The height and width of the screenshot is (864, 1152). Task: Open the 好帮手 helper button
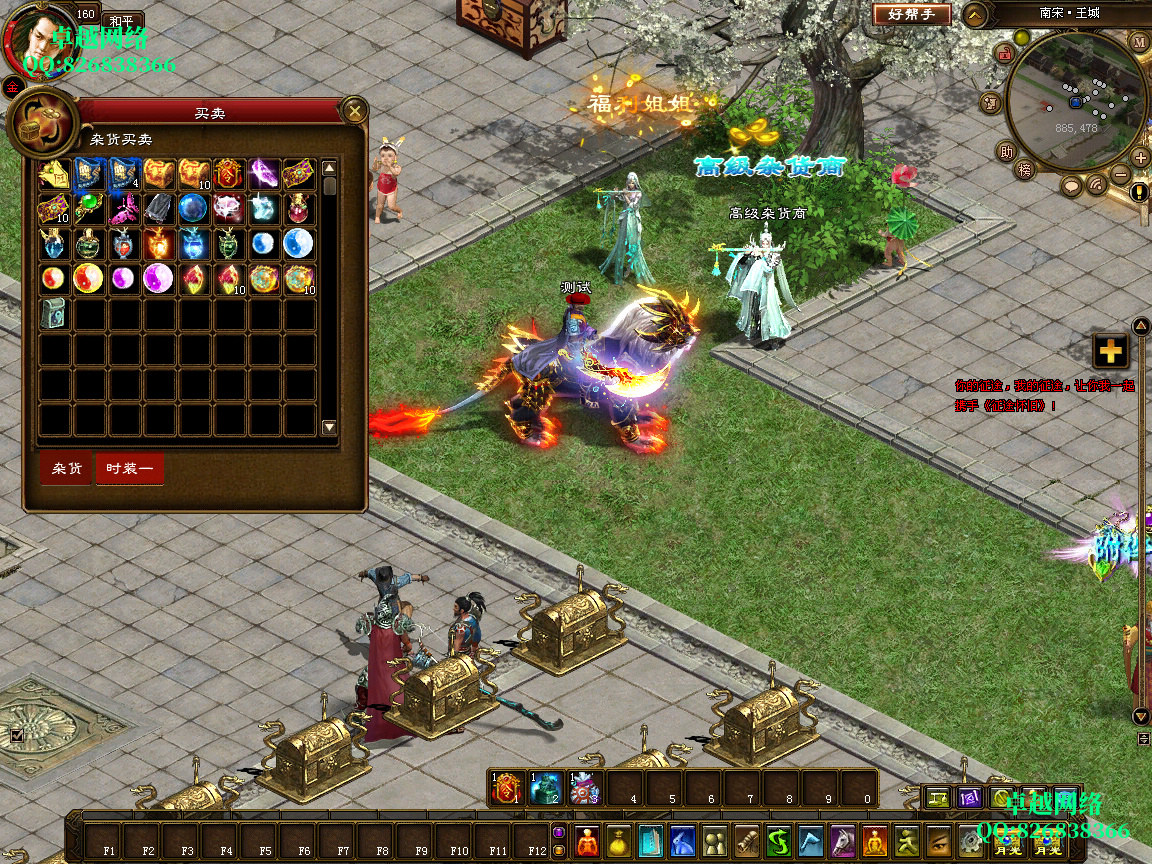(x=911, y=15)
